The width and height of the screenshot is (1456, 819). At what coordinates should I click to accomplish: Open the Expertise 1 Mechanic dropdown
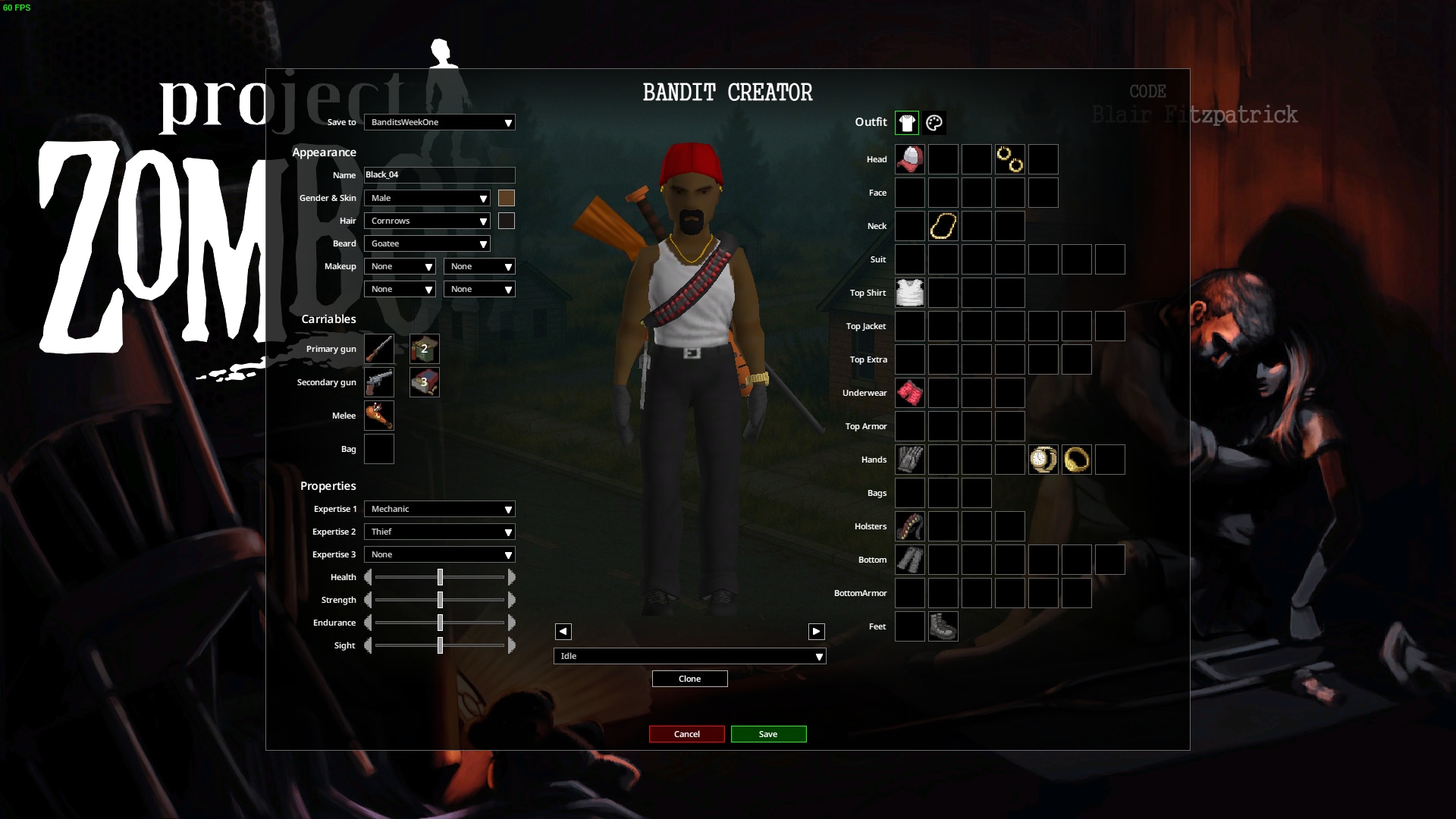point(439,509)
